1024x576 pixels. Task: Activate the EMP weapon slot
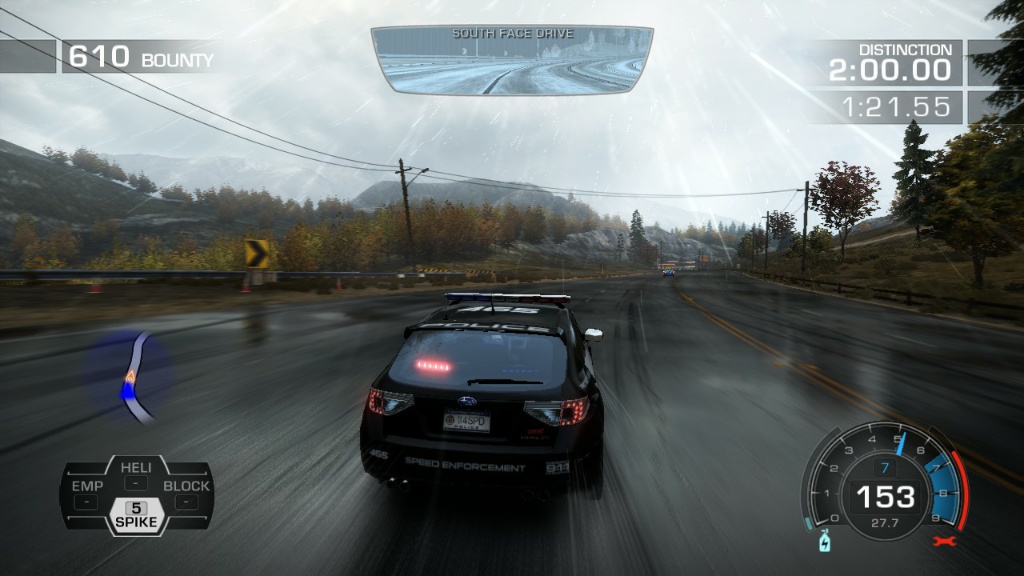pos(87,493)
